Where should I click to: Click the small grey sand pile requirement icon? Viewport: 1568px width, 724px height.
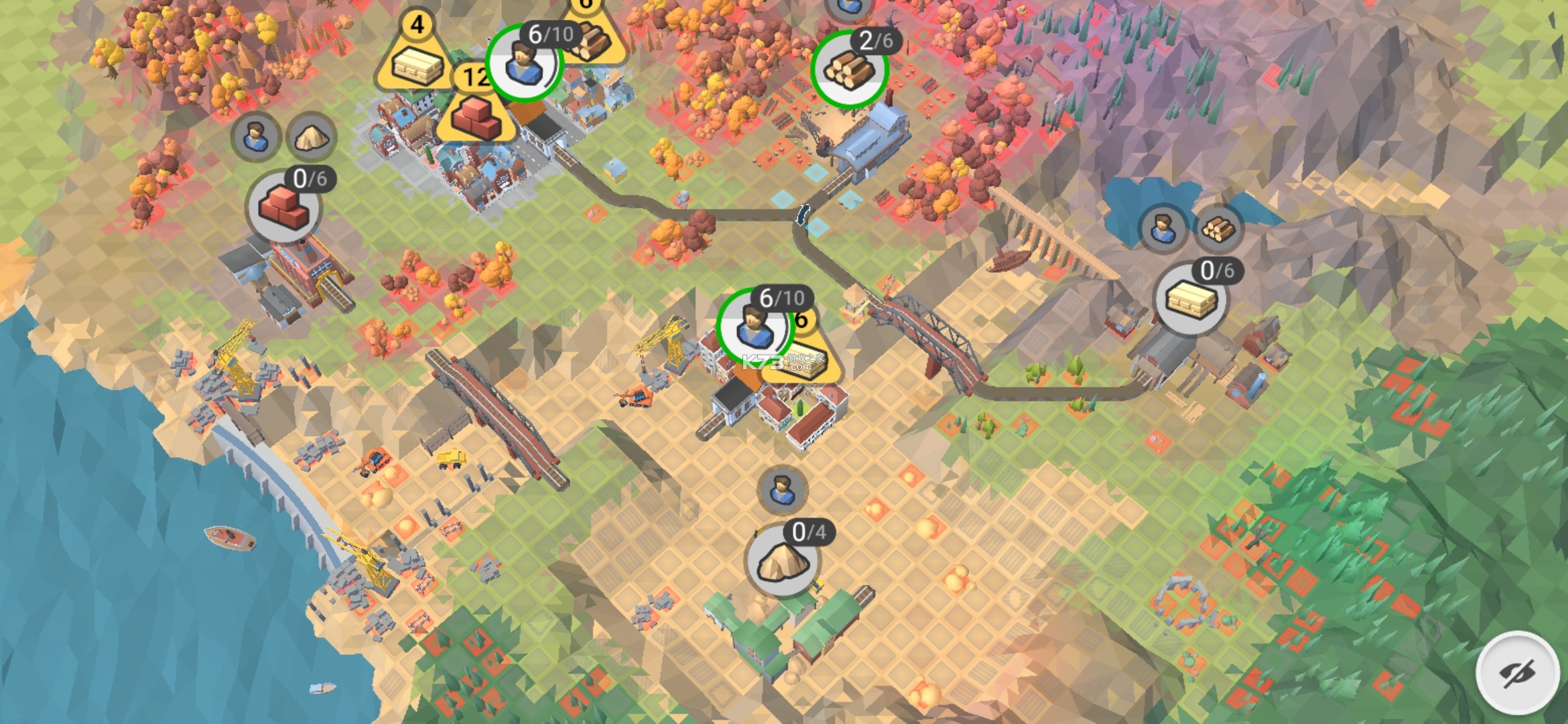click(311, 137)
